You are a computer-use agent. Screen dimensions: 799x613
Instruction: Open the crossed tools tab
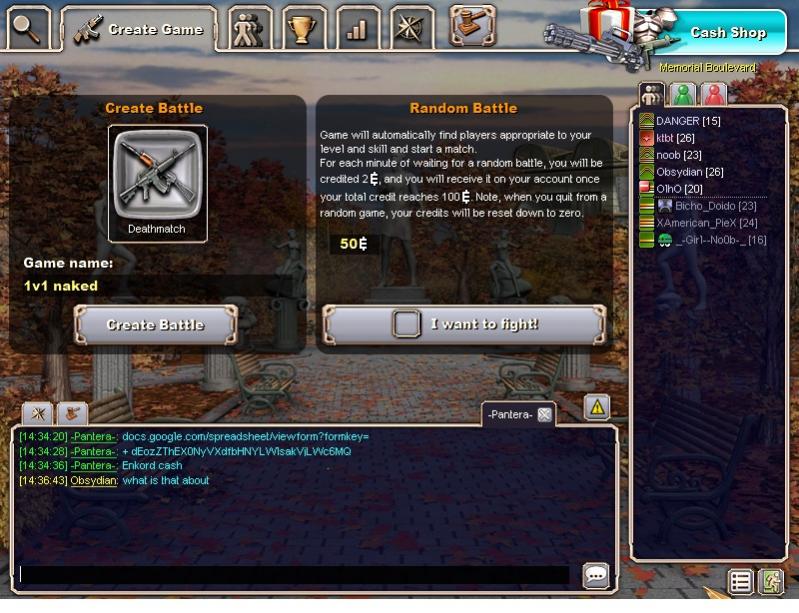411,30
